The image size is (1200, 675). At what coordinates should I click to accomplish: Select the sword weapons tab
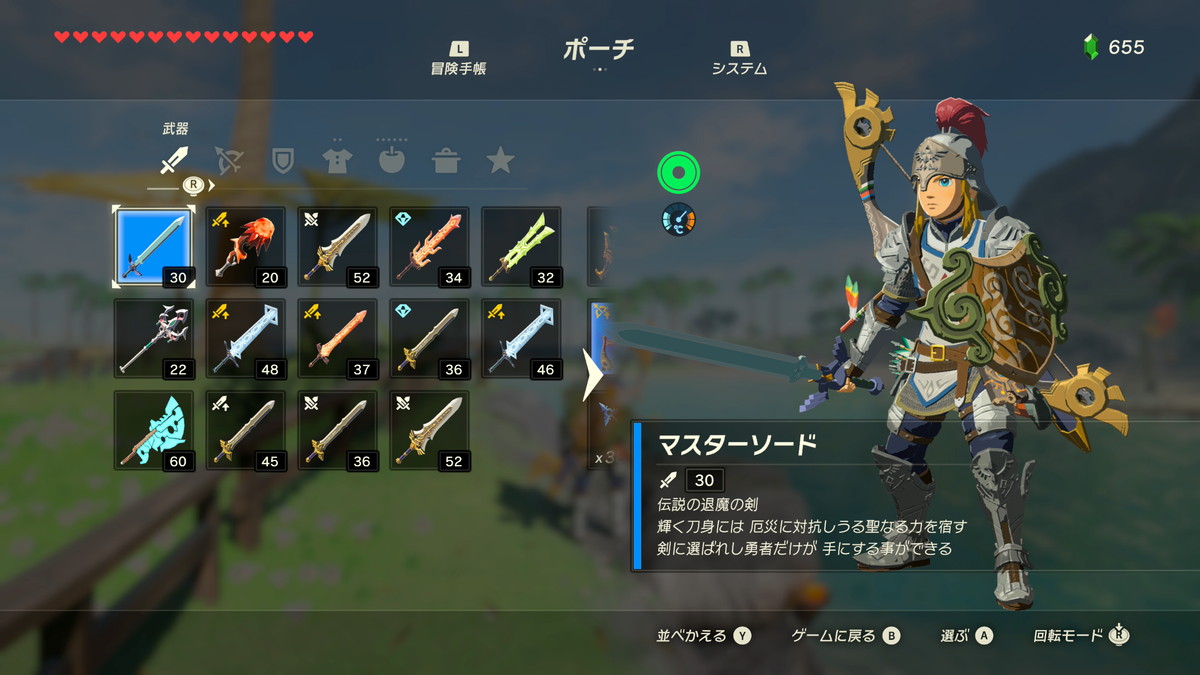(175, 160)
